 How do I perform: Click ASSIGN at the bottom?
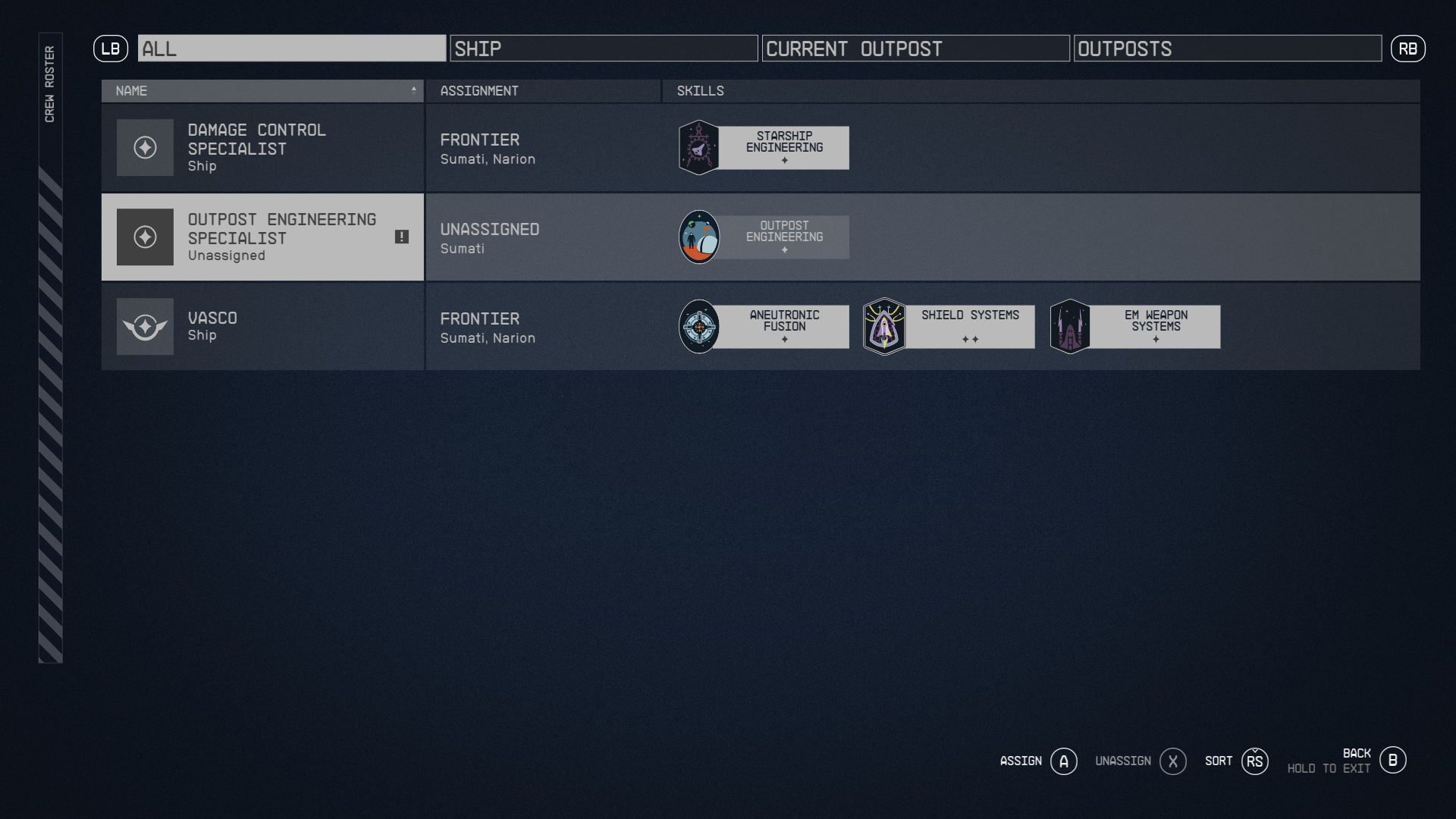pos(1037,761)
